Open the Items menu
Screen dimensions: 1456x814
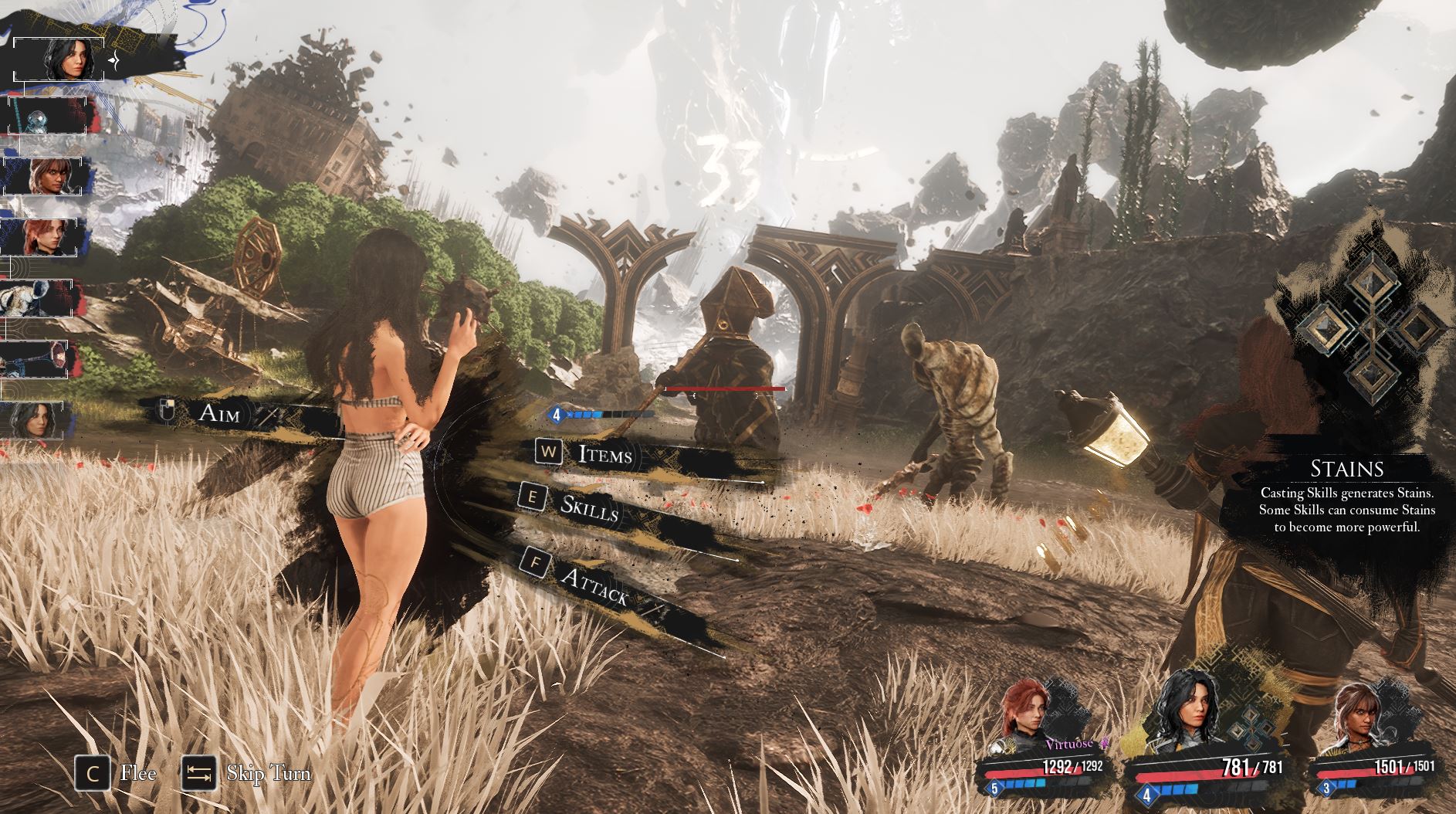[x=604, y=454]
